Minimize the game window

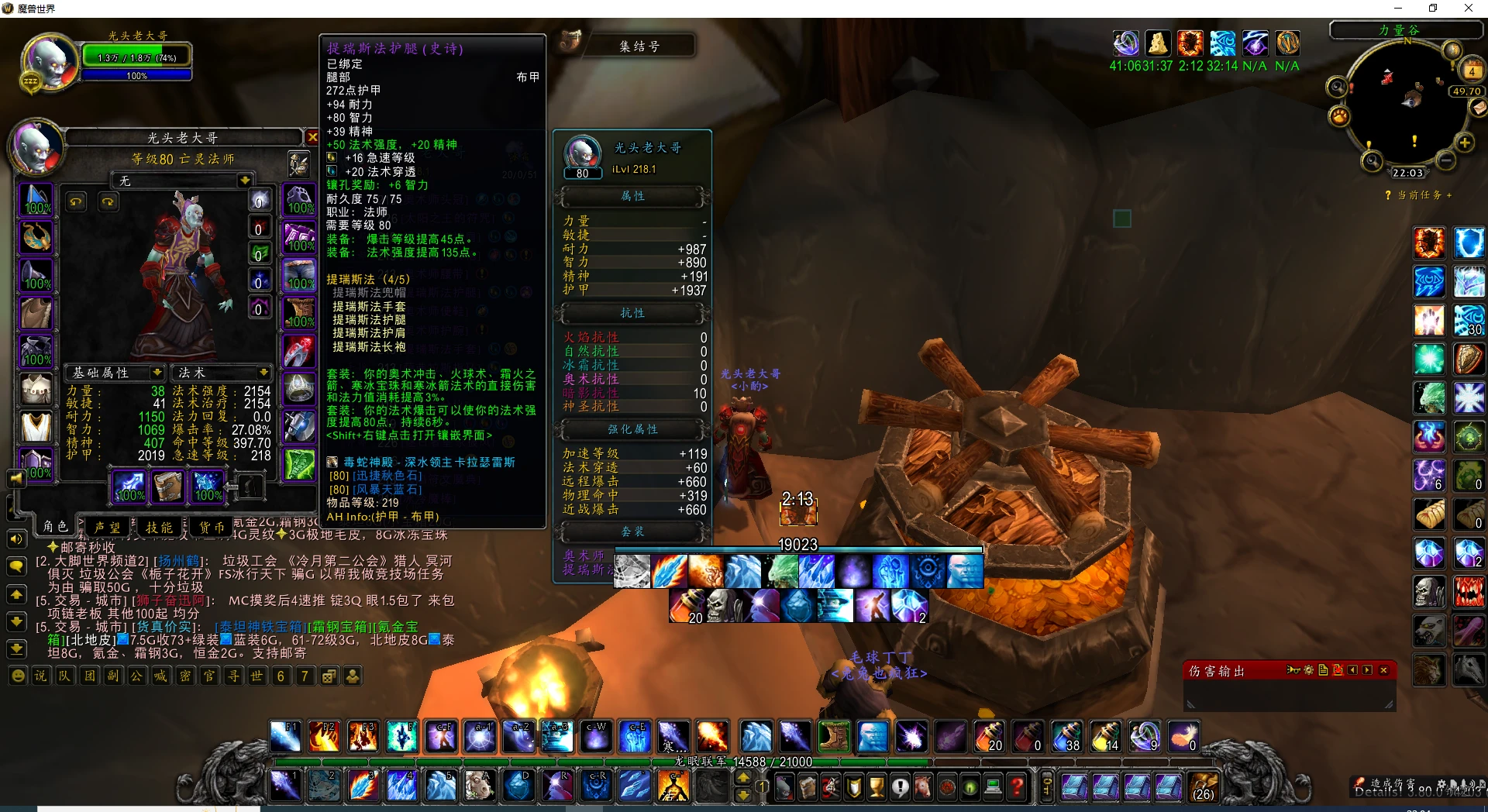[x=1398, y=9]
